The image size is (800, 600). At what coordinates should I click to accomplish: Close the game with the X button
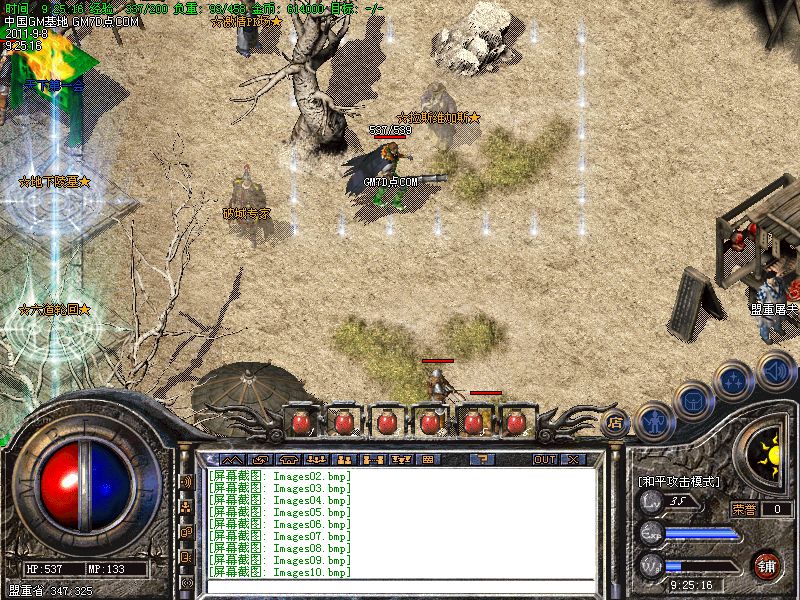click(573, 459)
